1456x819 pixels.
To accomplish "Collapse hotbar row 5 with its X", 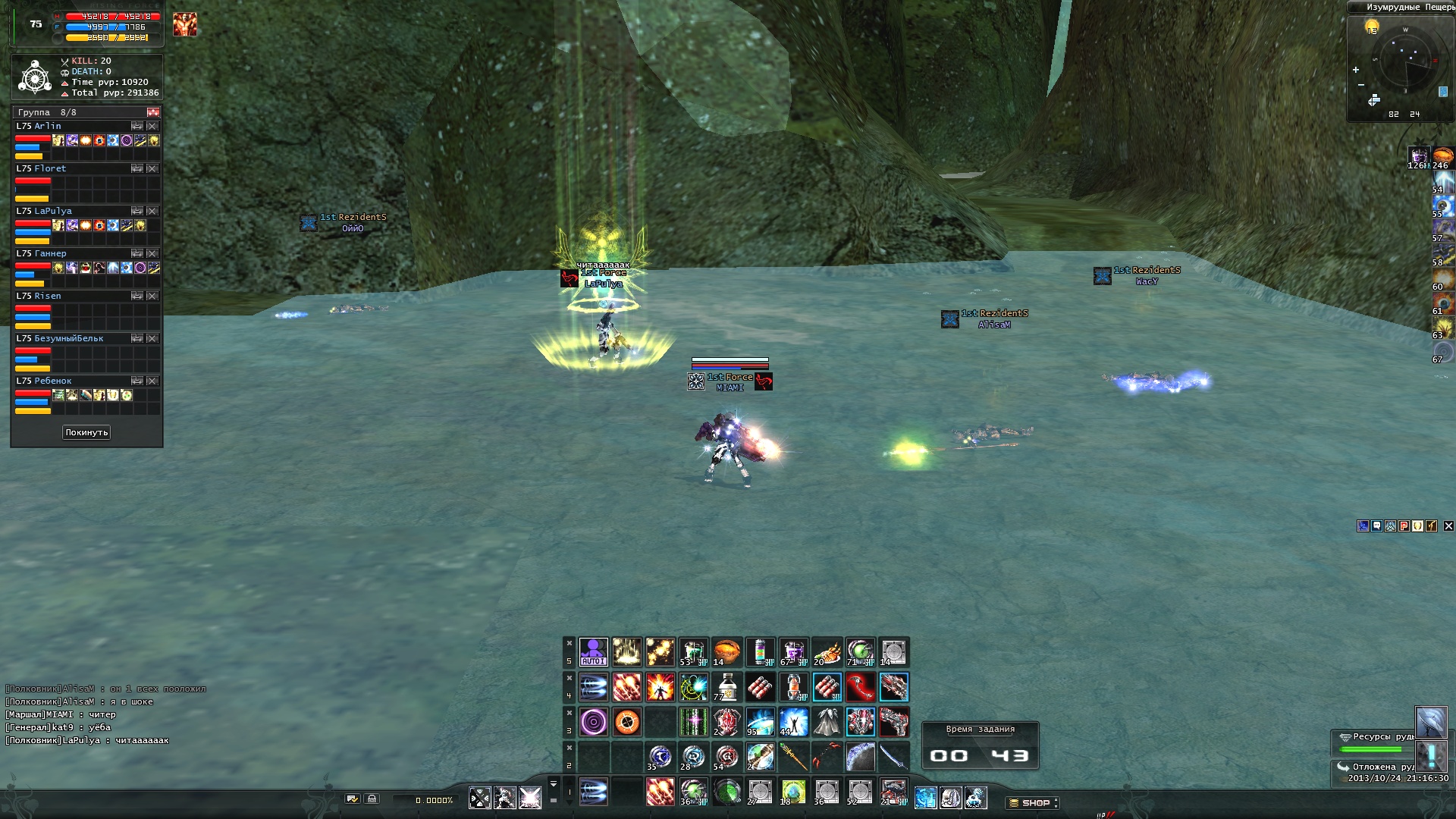I will 569,644.
